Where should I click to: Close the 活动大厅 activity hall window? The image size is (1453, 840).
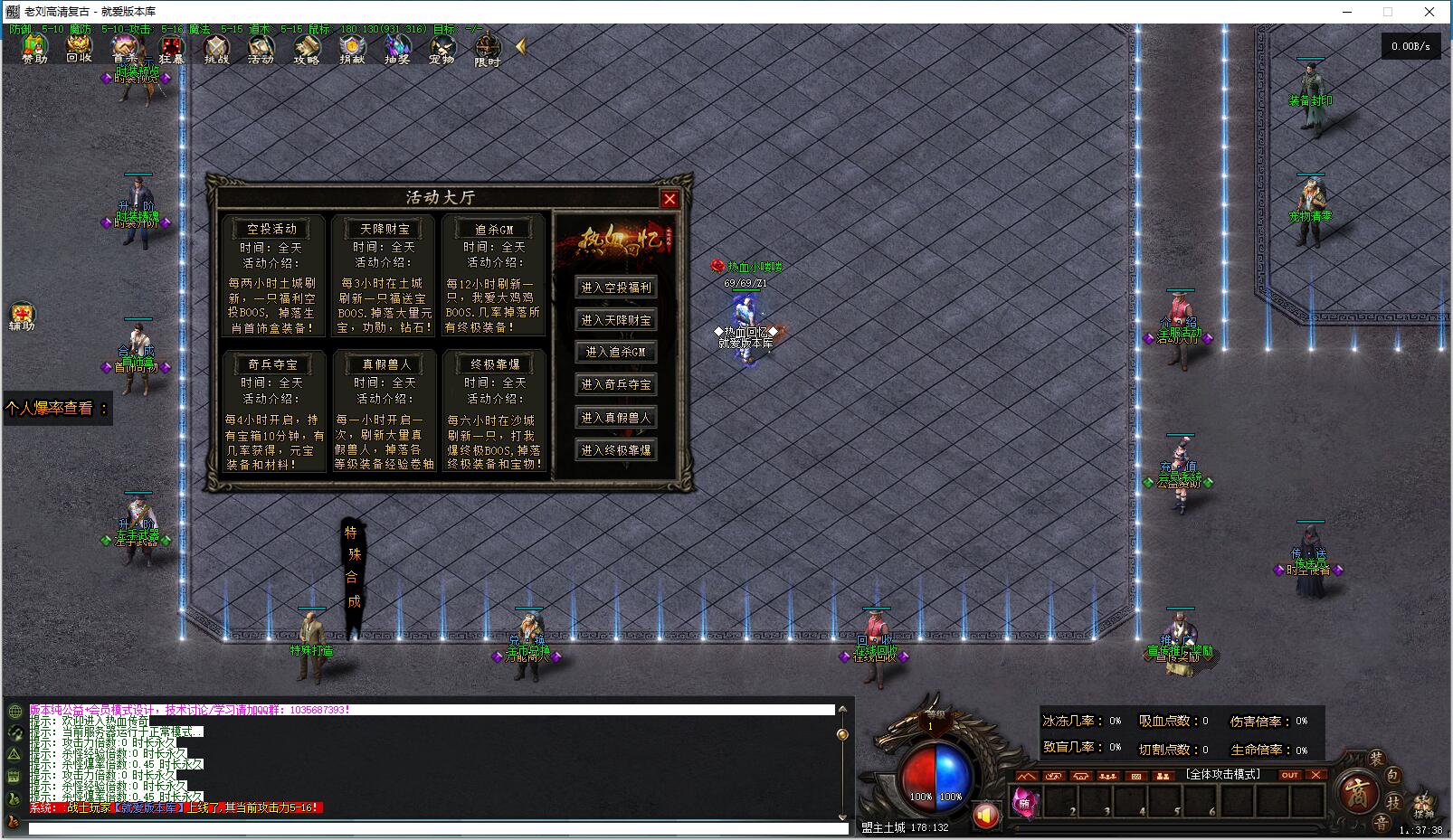670,199
